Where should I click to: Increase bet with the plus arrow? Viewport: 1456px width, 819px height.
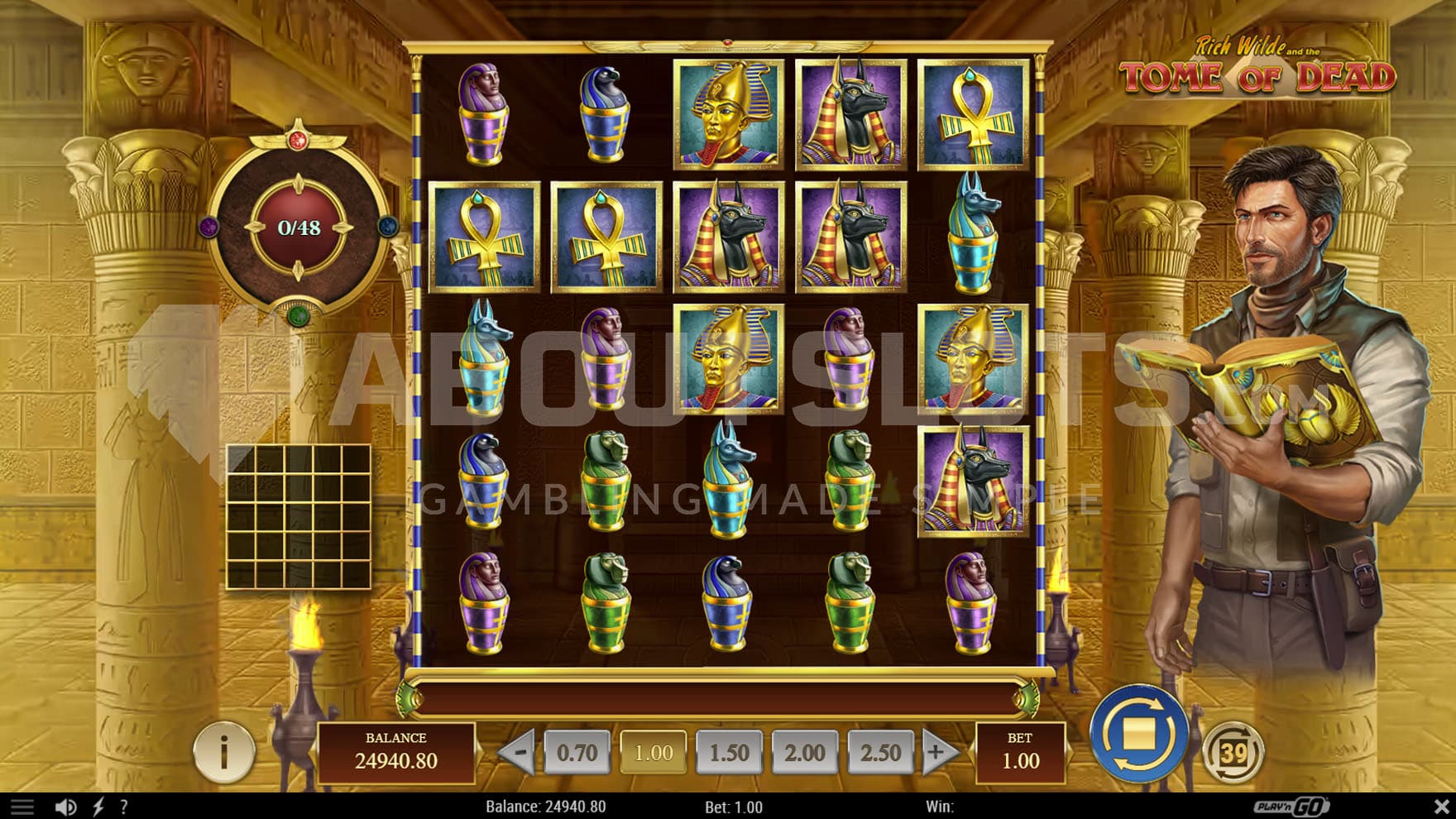(937, 753)
